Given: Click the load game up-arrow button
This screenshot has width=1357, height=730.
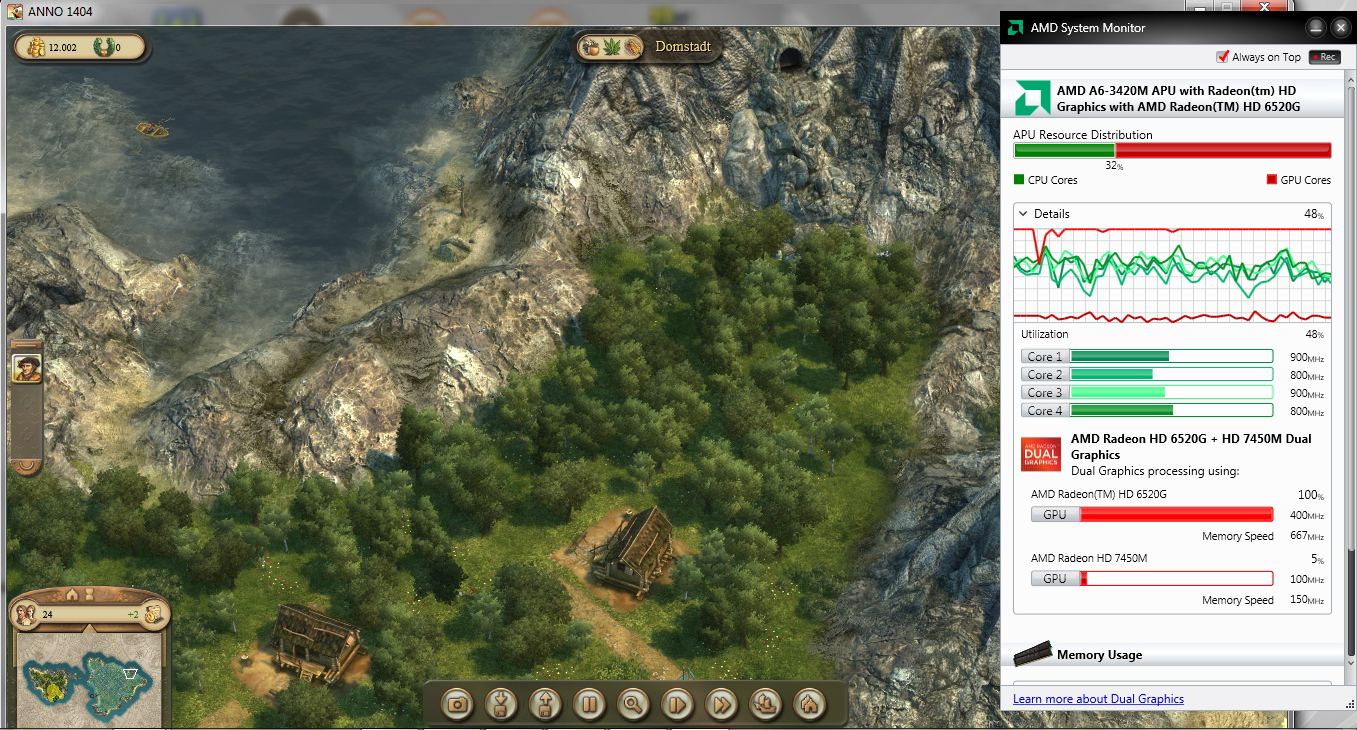Looking at the screenshot, I should click(546, 704).
